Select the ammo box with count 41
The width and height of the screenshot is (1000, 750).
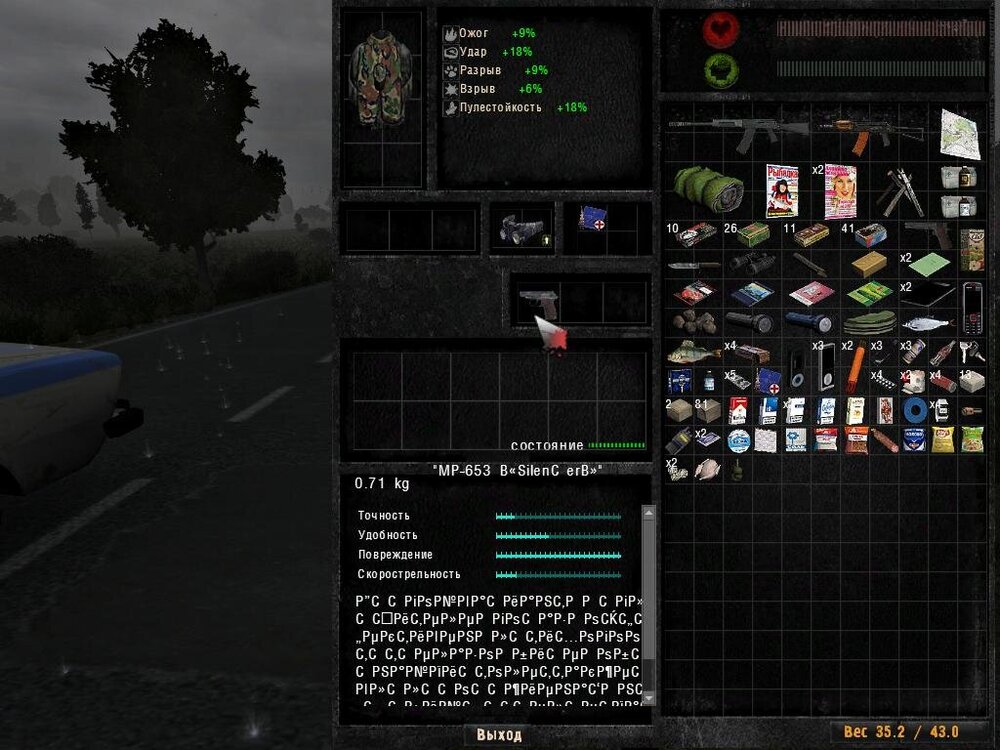[x=869, y=236]
